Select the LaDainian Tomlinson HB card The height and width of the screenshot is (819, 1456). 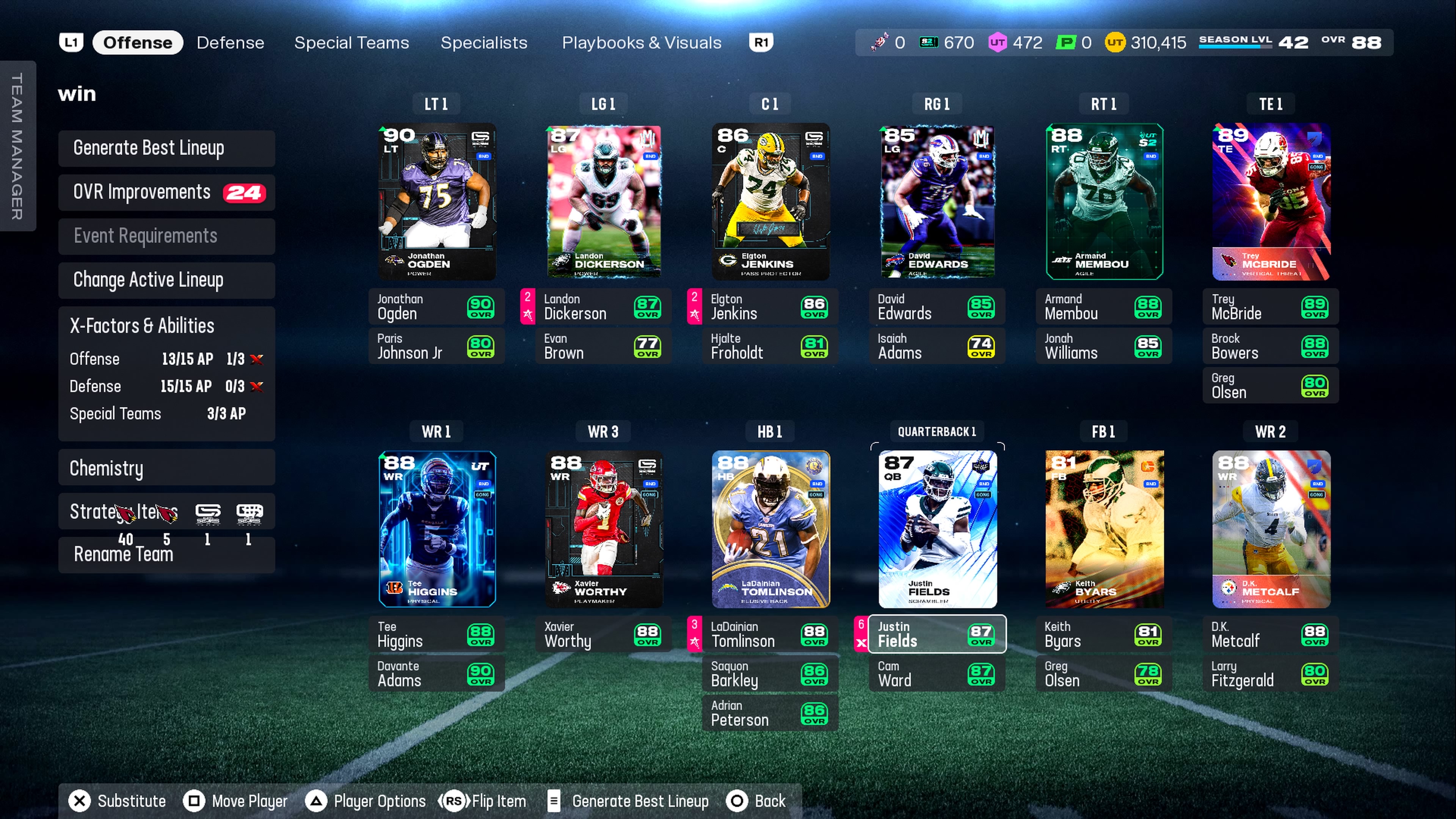[770, 529]
